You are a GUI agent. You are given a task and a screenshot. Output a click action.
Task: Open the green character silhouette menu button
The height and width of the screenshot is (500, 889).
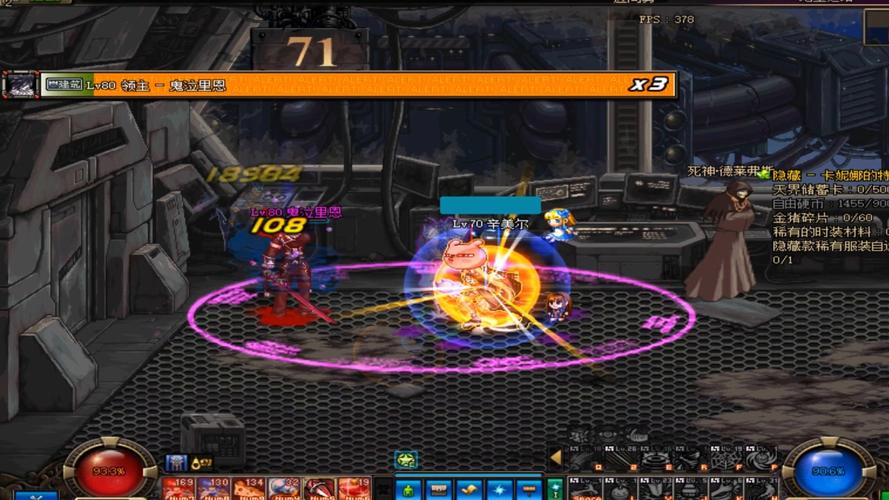[x=407, y=490]
